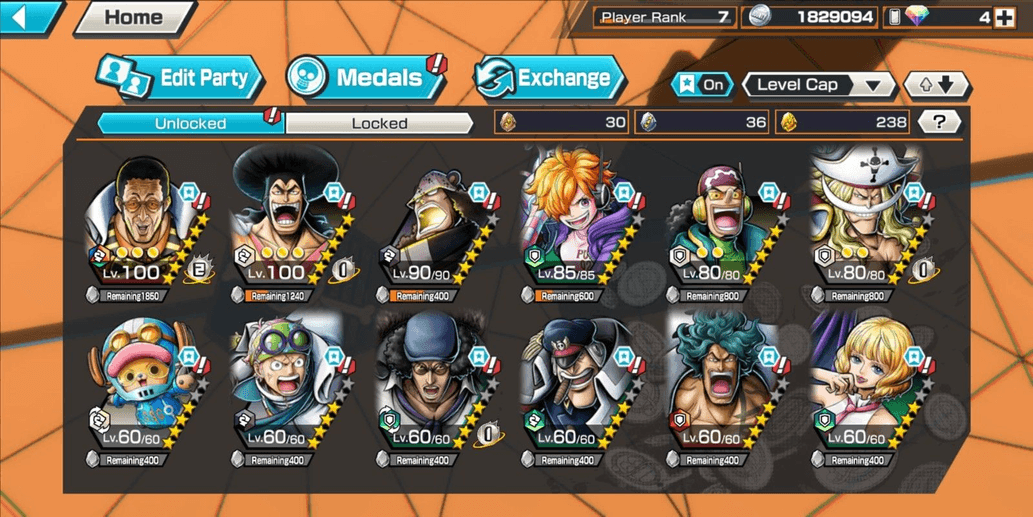Show the Unlocked characters tab

pyautogui.click(x=190, y=123)
